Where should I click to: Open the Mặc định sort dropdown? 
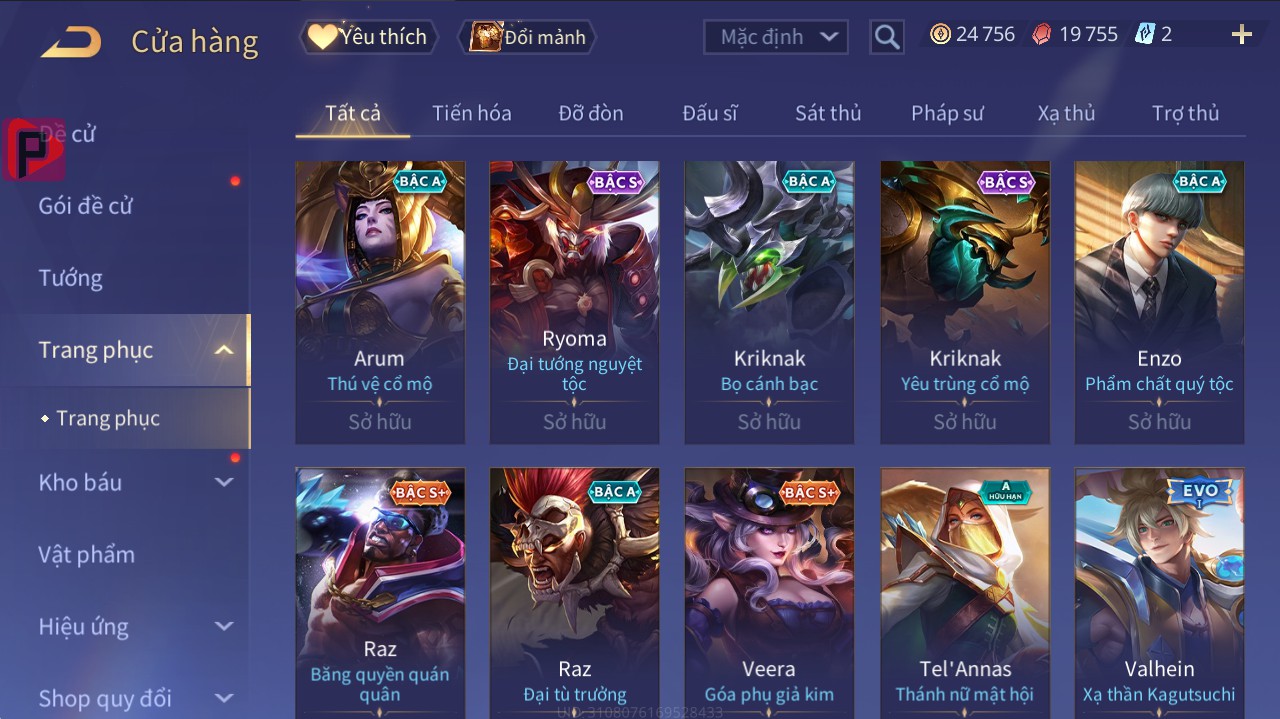[x=776, y=37]
